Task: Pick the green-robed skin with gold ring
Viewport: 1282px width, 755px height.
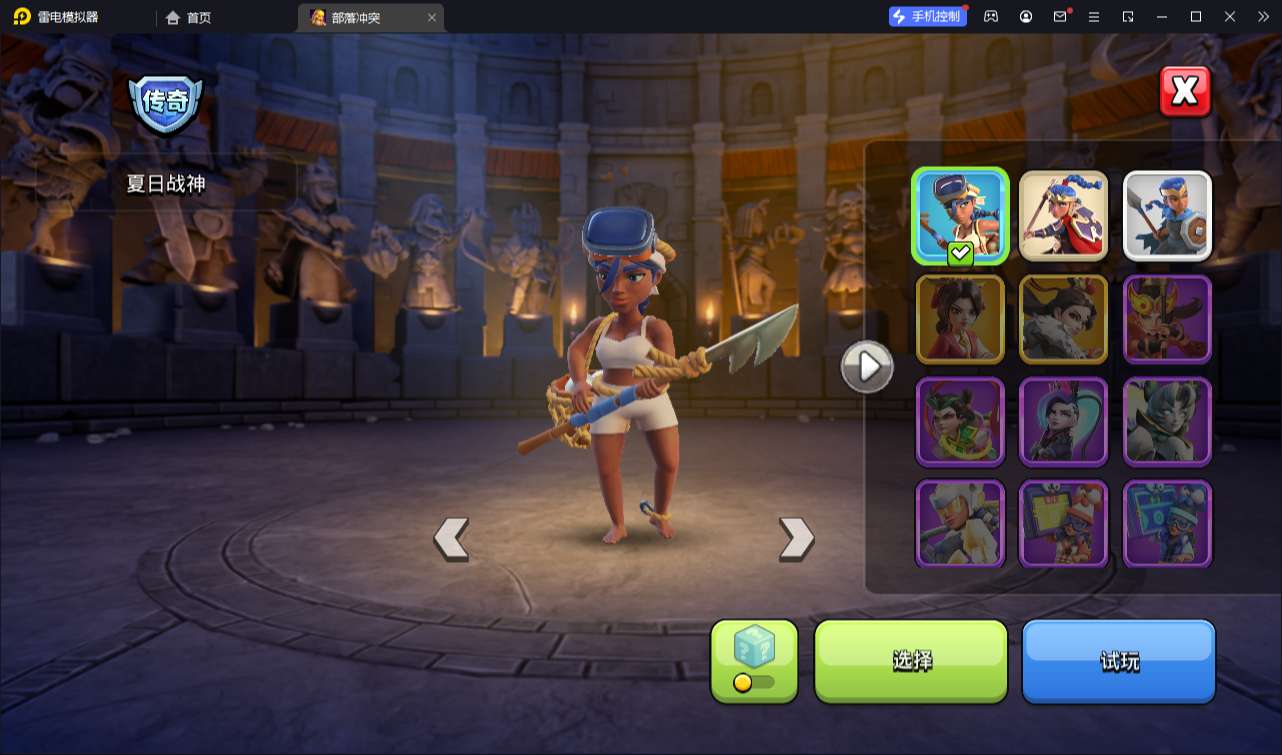Action: pyautogui.click(x=960, y=422)
